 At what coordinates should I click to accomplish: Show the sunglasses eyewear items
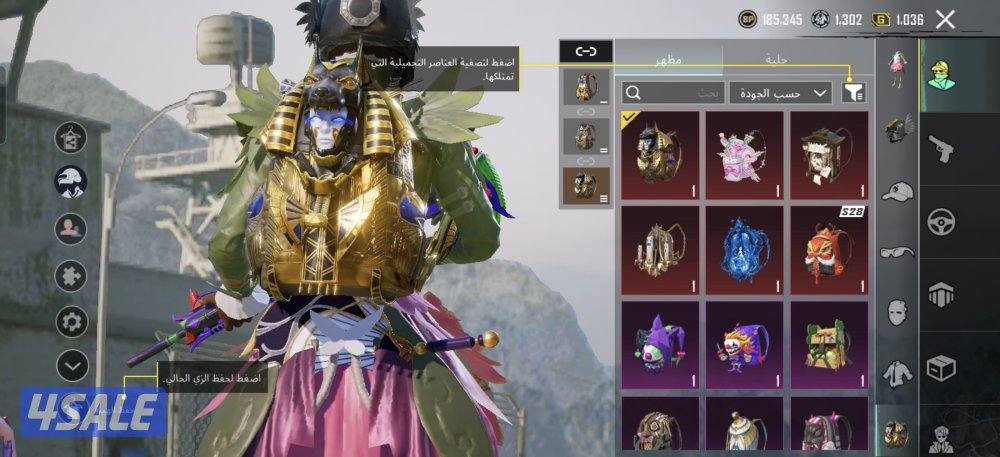coord(897,251)
